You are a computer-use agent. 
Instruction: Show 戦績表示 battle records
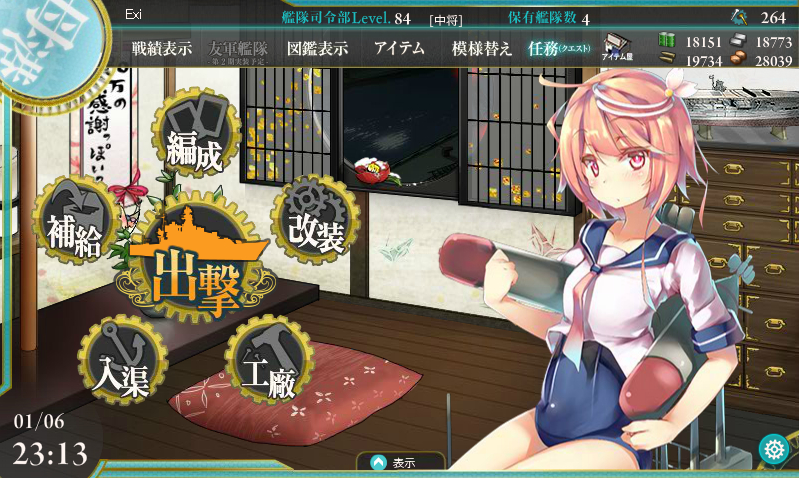click(162, 48)
